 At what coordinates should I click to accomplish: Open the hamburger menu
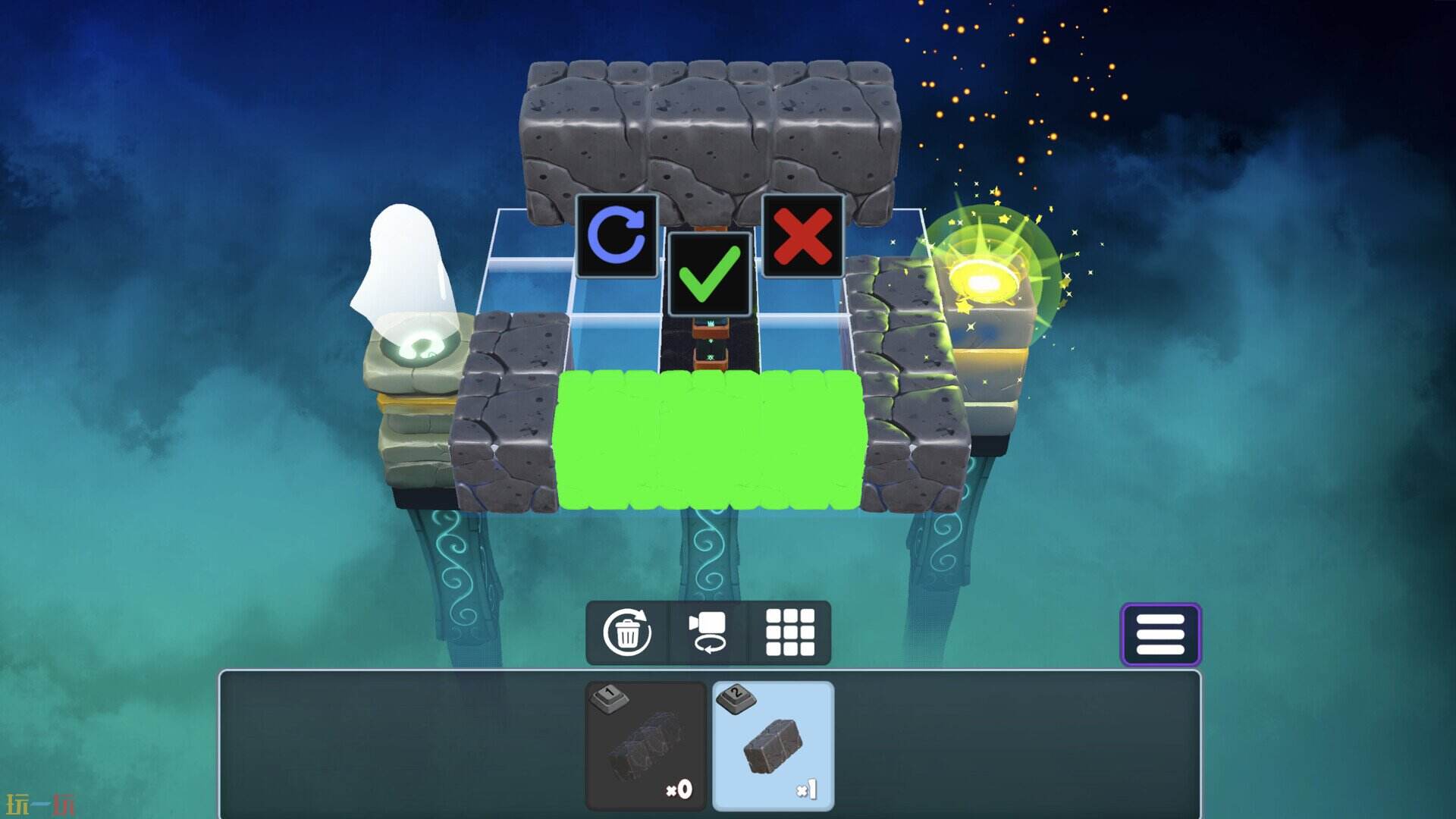pos(1160,635)
